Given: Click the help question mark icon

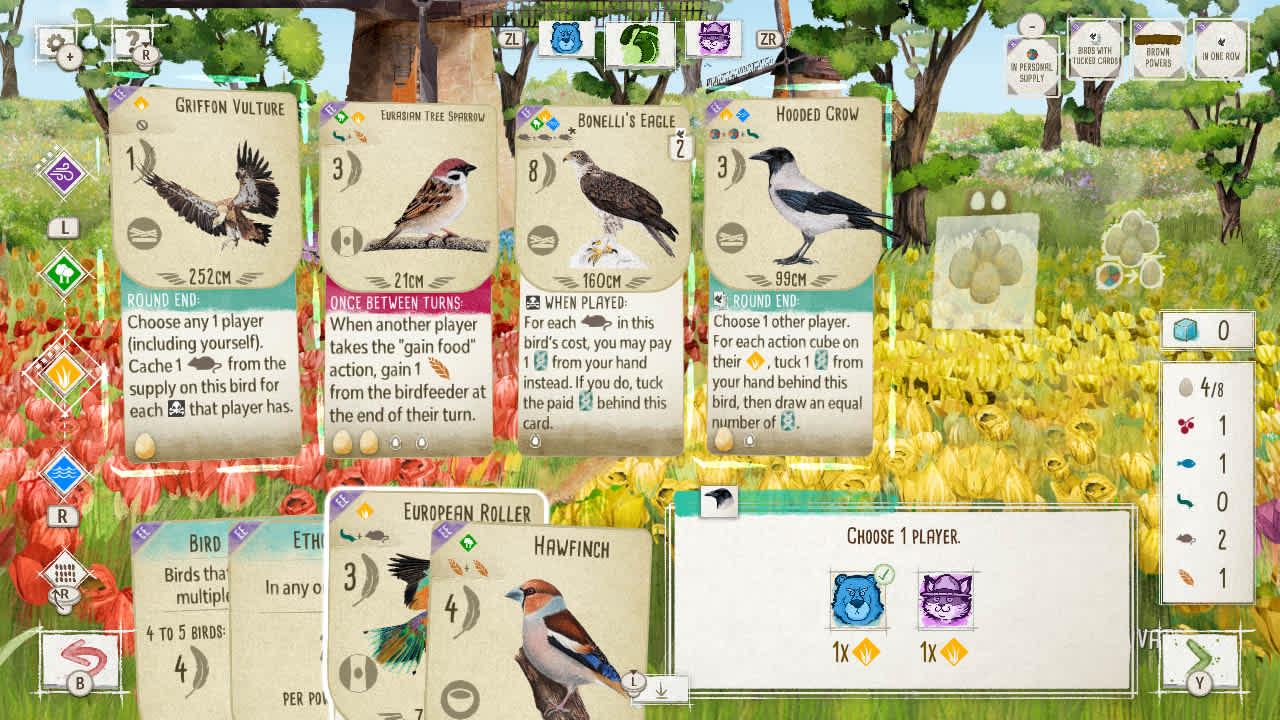Looking at the screenshot, I should 130,42.
